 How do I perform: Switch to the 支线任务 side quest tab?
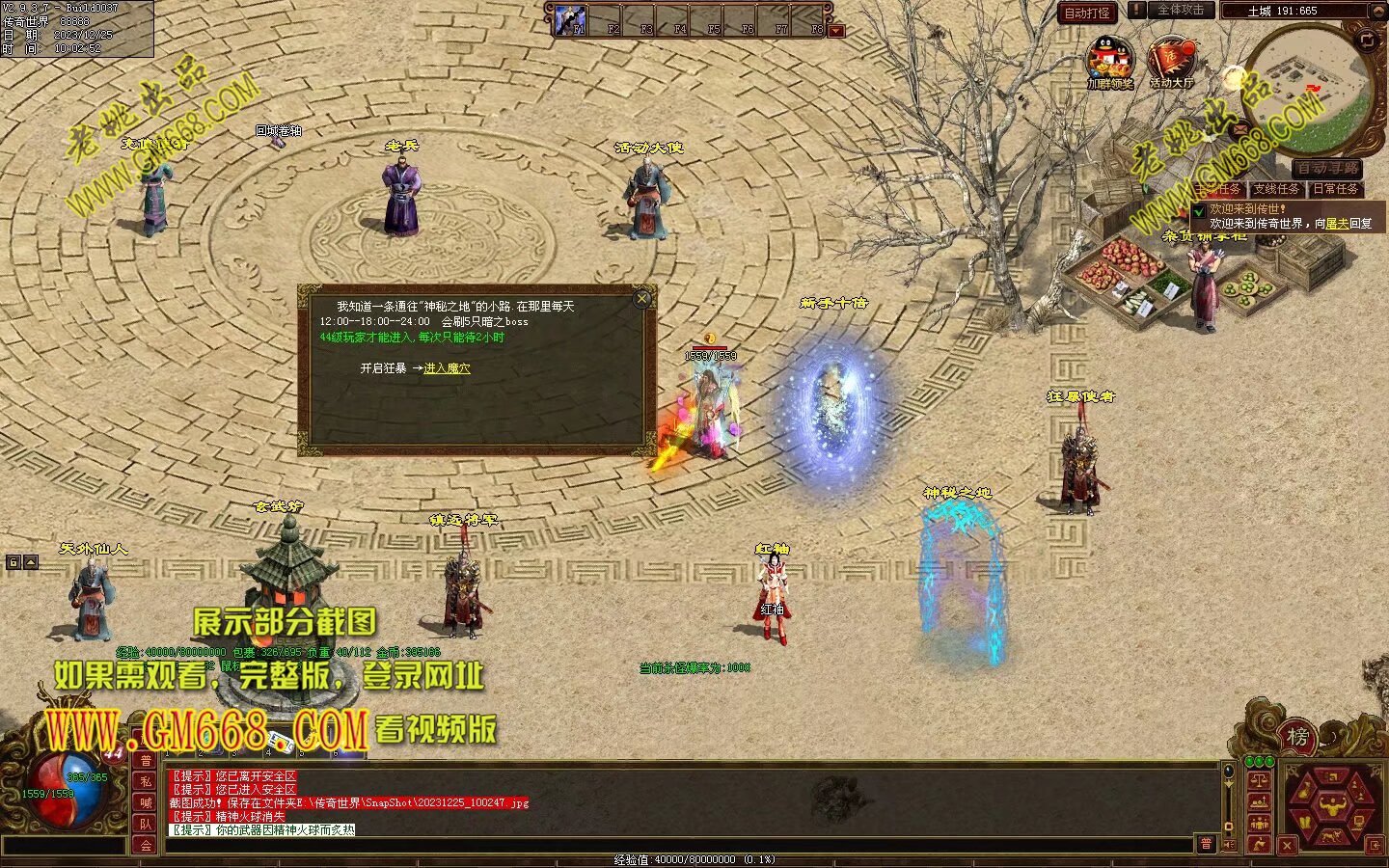tap(1277, 189)
